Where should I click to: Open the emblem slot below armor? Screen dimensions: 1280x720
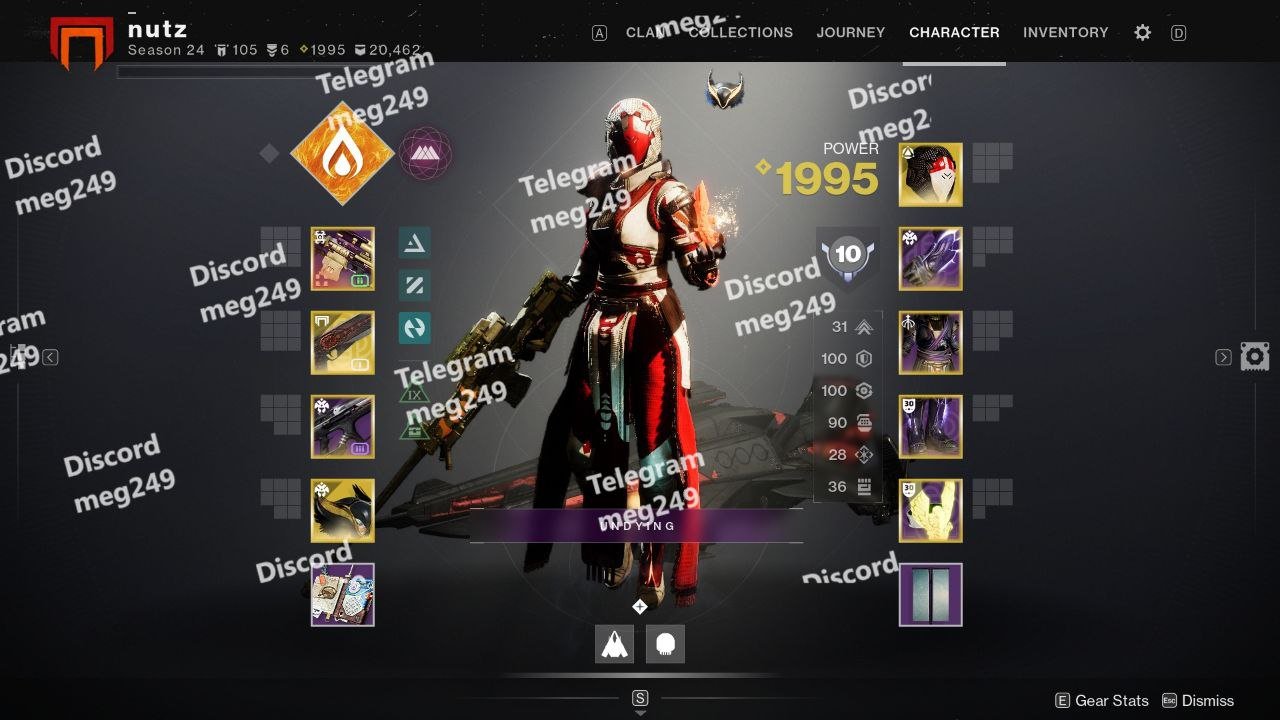point(931,595)
